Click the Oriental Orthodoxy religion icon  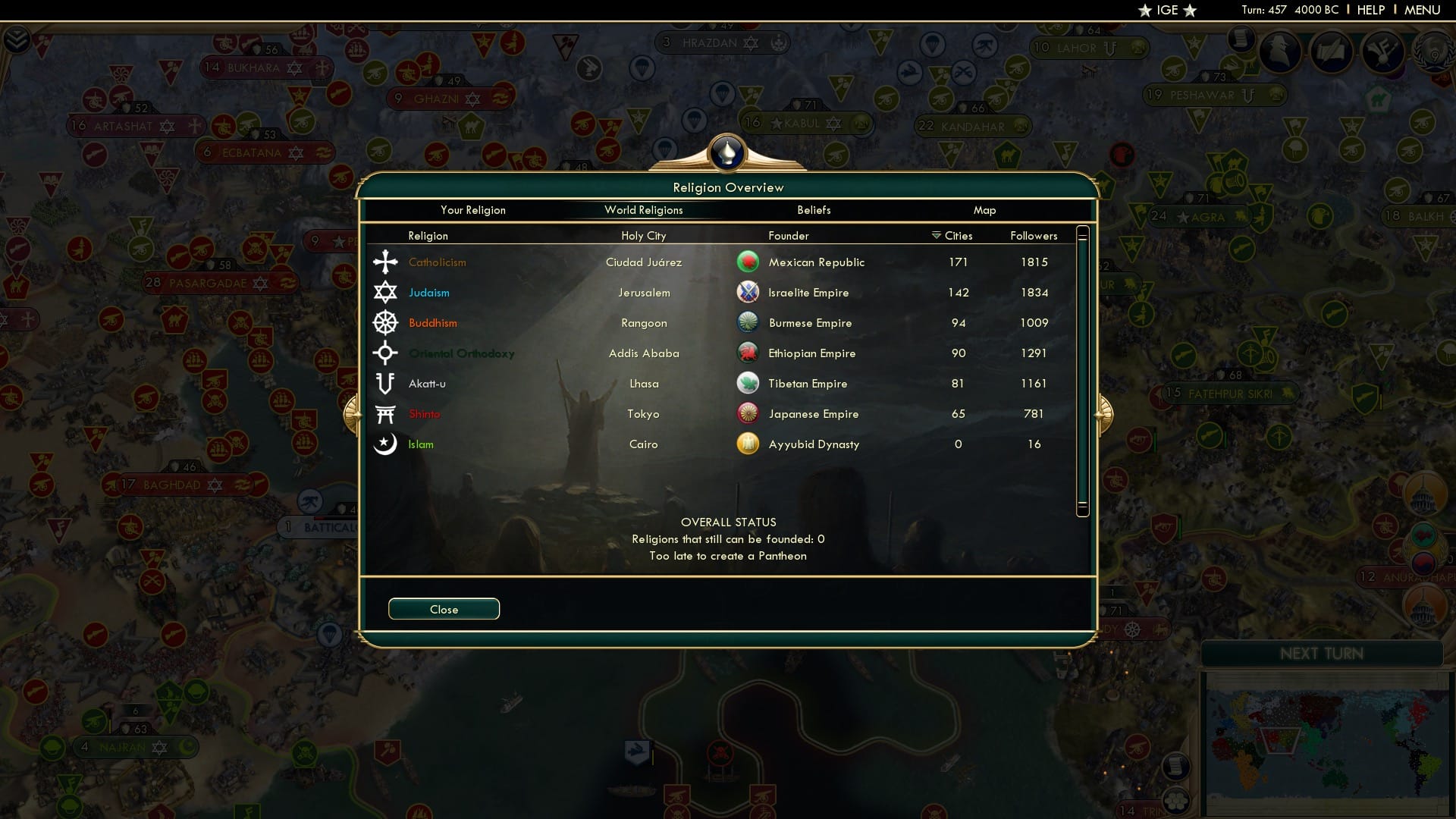(x=385, y=353)
